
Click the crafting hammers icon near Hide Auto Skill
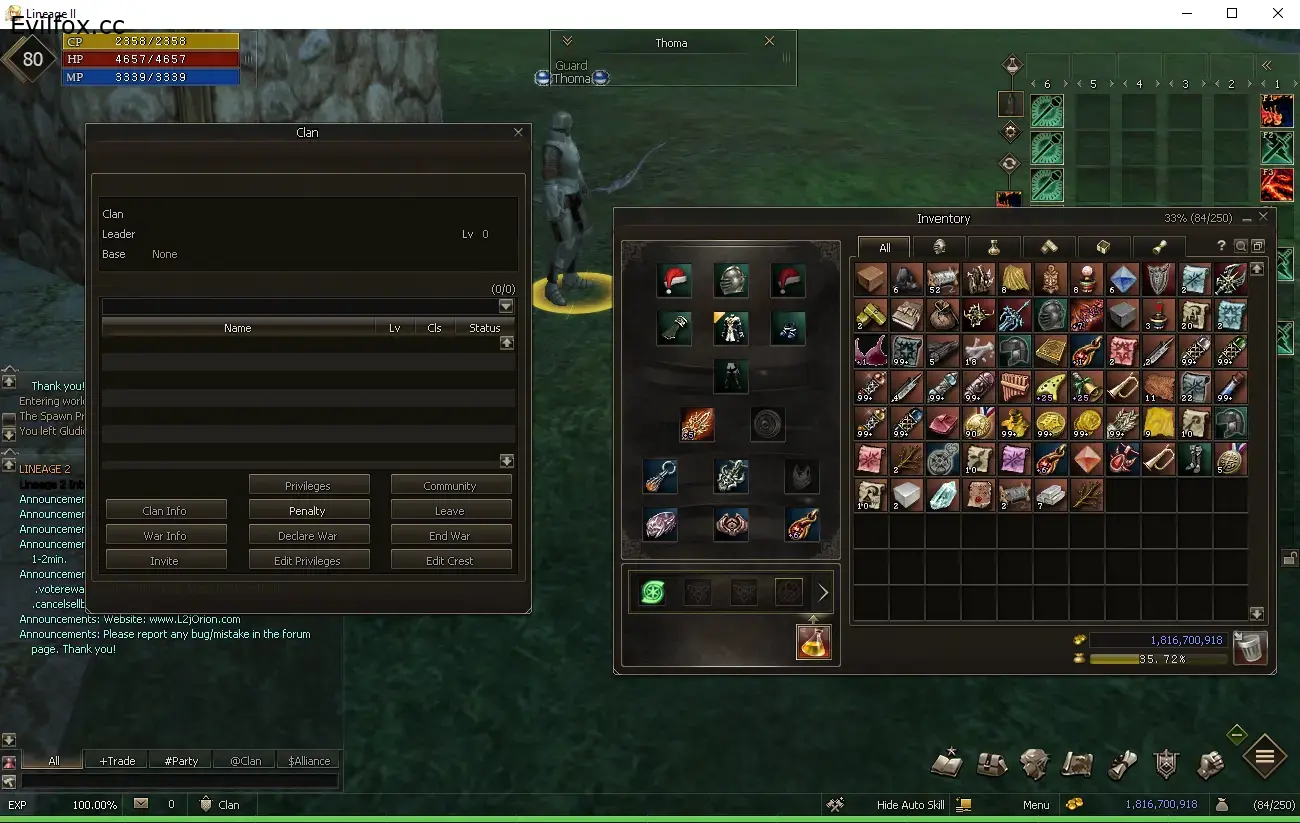pyautogui.click(x=834, y=804)
